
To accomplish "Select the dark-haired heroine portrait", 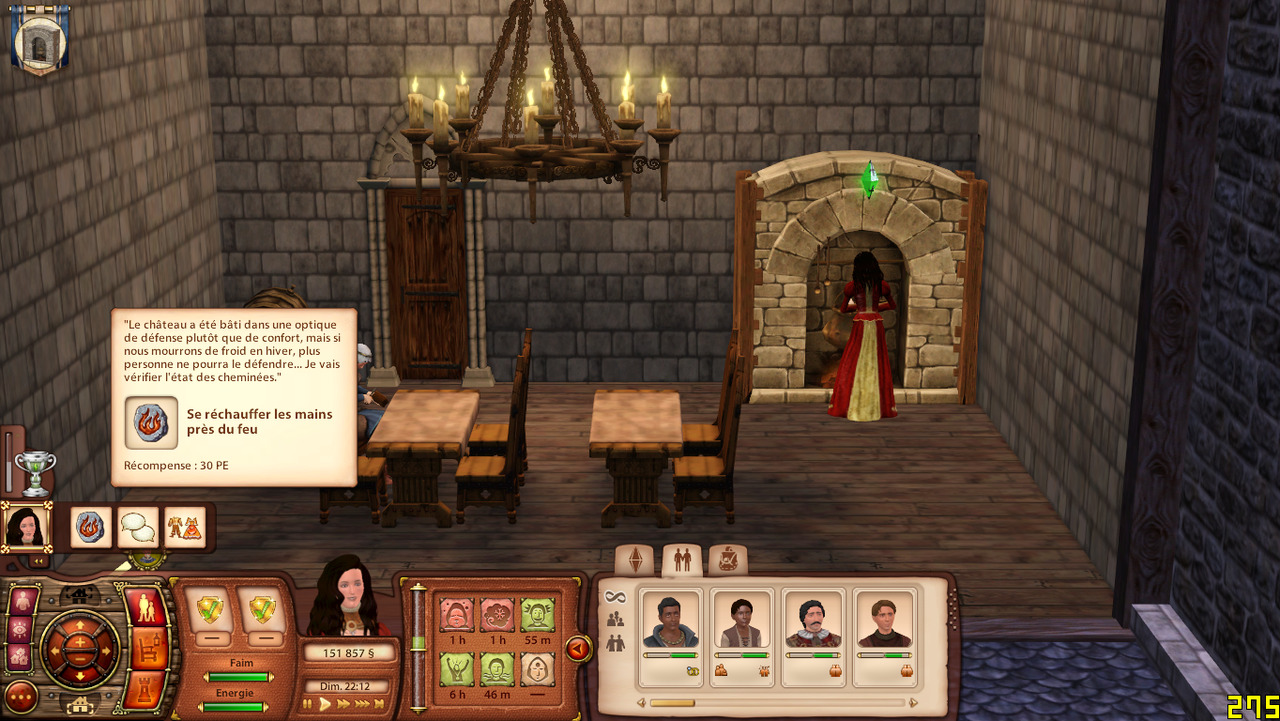I will tap(25, 526).
